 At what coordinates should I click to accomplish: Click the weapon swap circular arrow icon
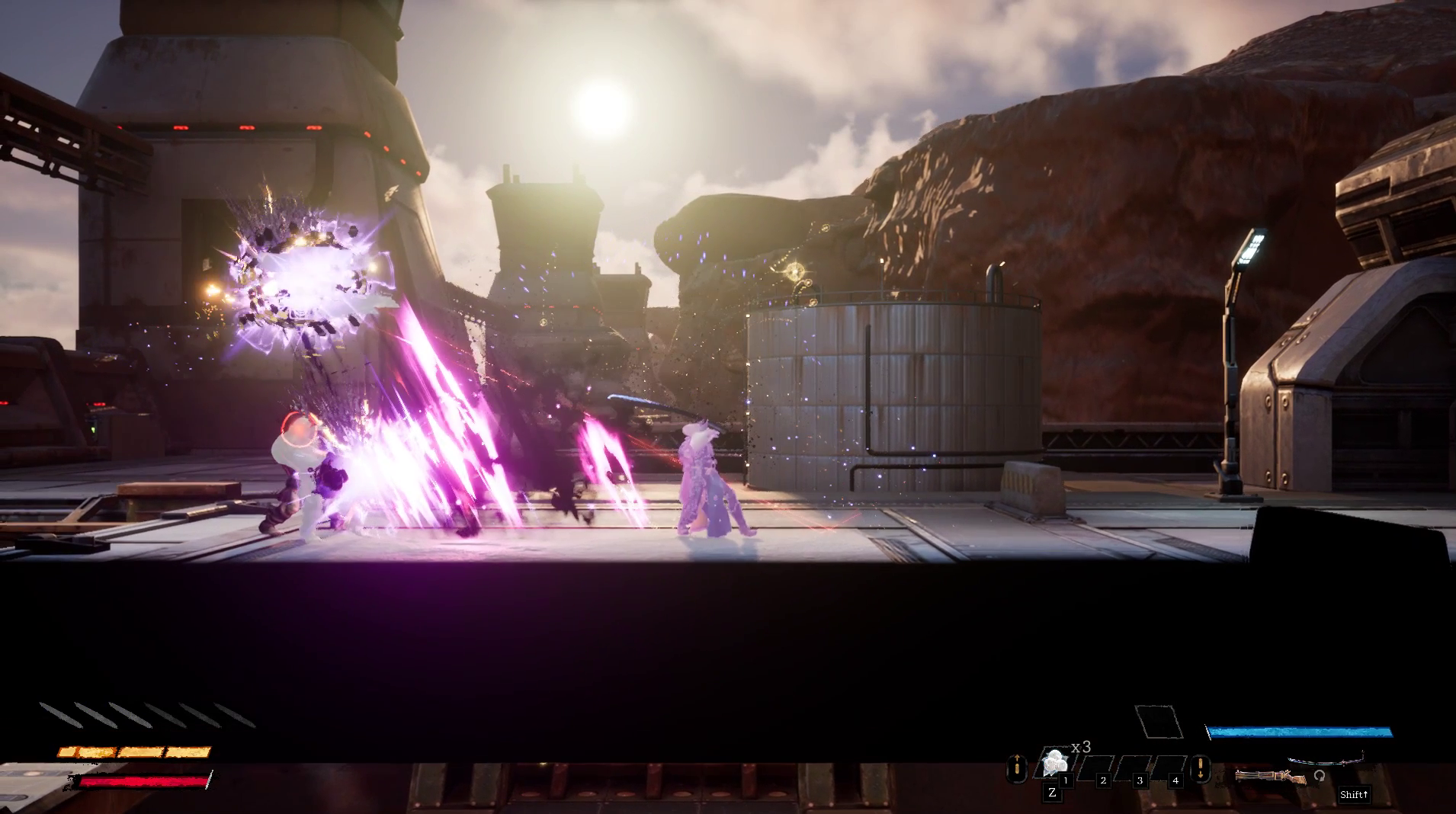1320,777
